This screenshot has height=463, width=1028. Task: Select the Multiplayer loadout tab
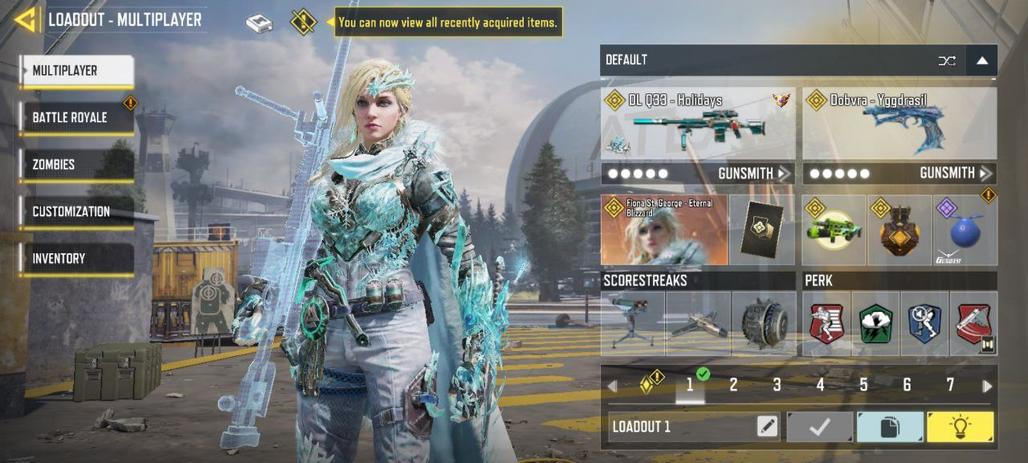pyautogui.click(x=77, y=71)
